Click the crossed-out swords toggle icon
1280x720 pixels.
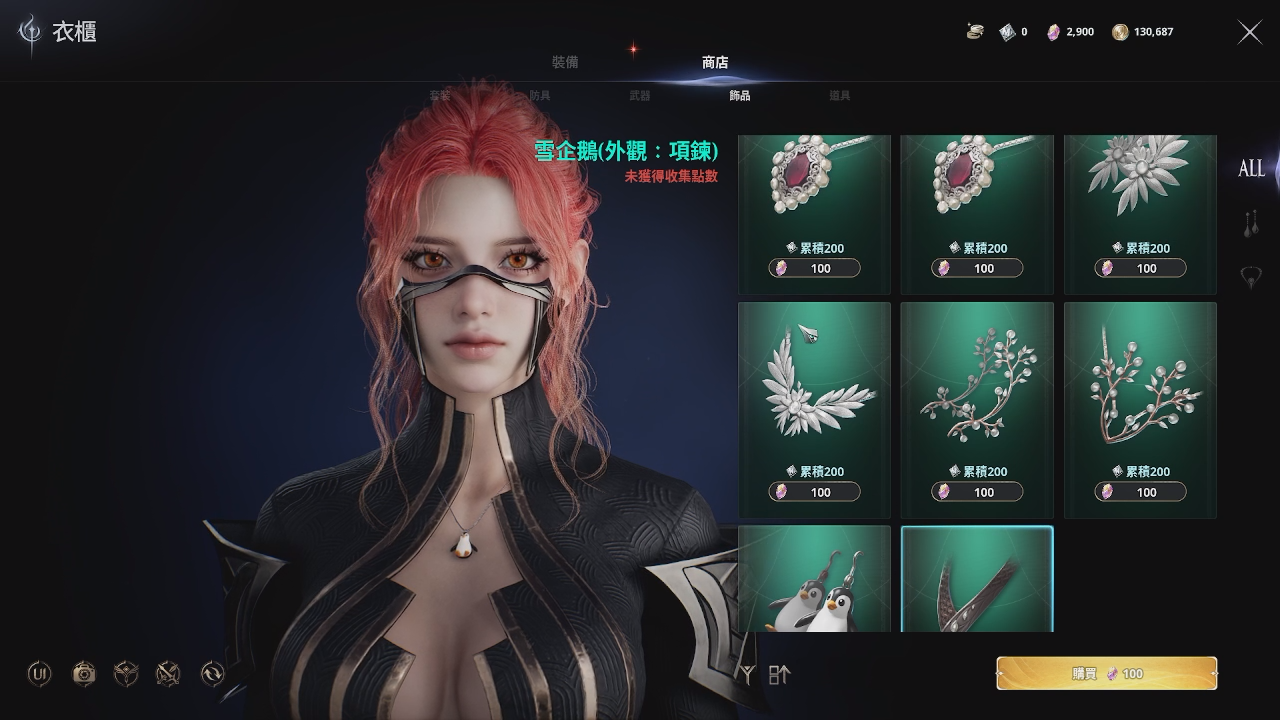tap(168, 674)
